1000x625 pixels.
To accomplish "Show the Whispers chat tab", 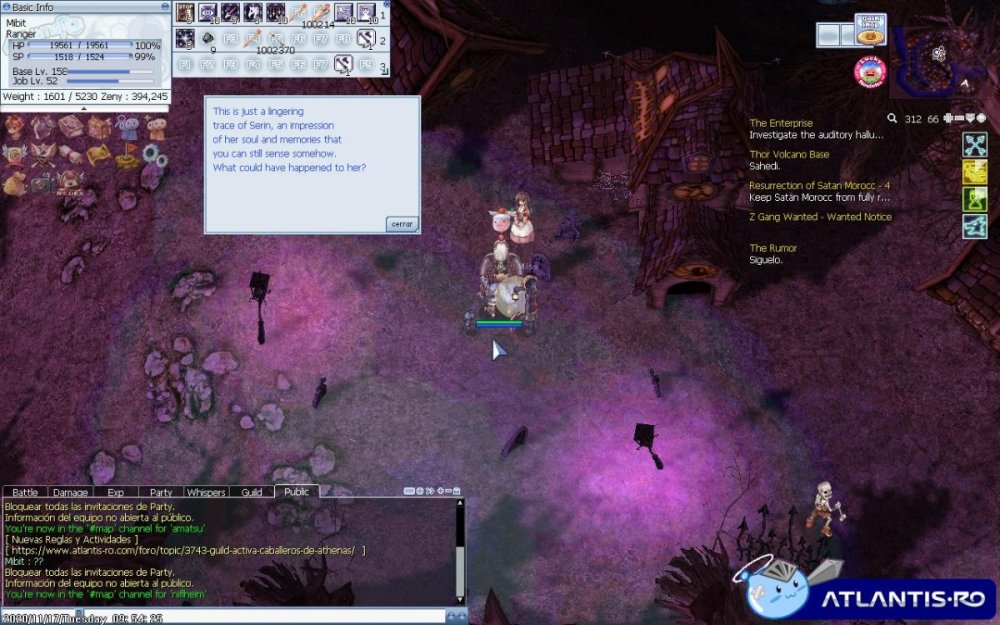I will point(206,492).
